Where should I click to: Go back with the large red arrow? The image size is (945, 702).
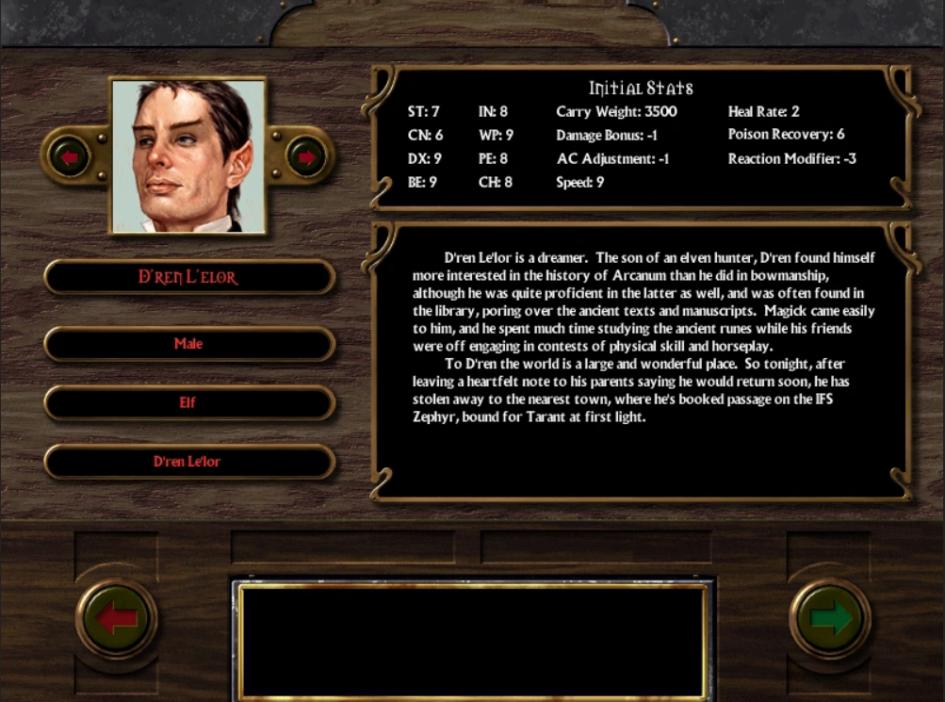[x=116, y=619]
